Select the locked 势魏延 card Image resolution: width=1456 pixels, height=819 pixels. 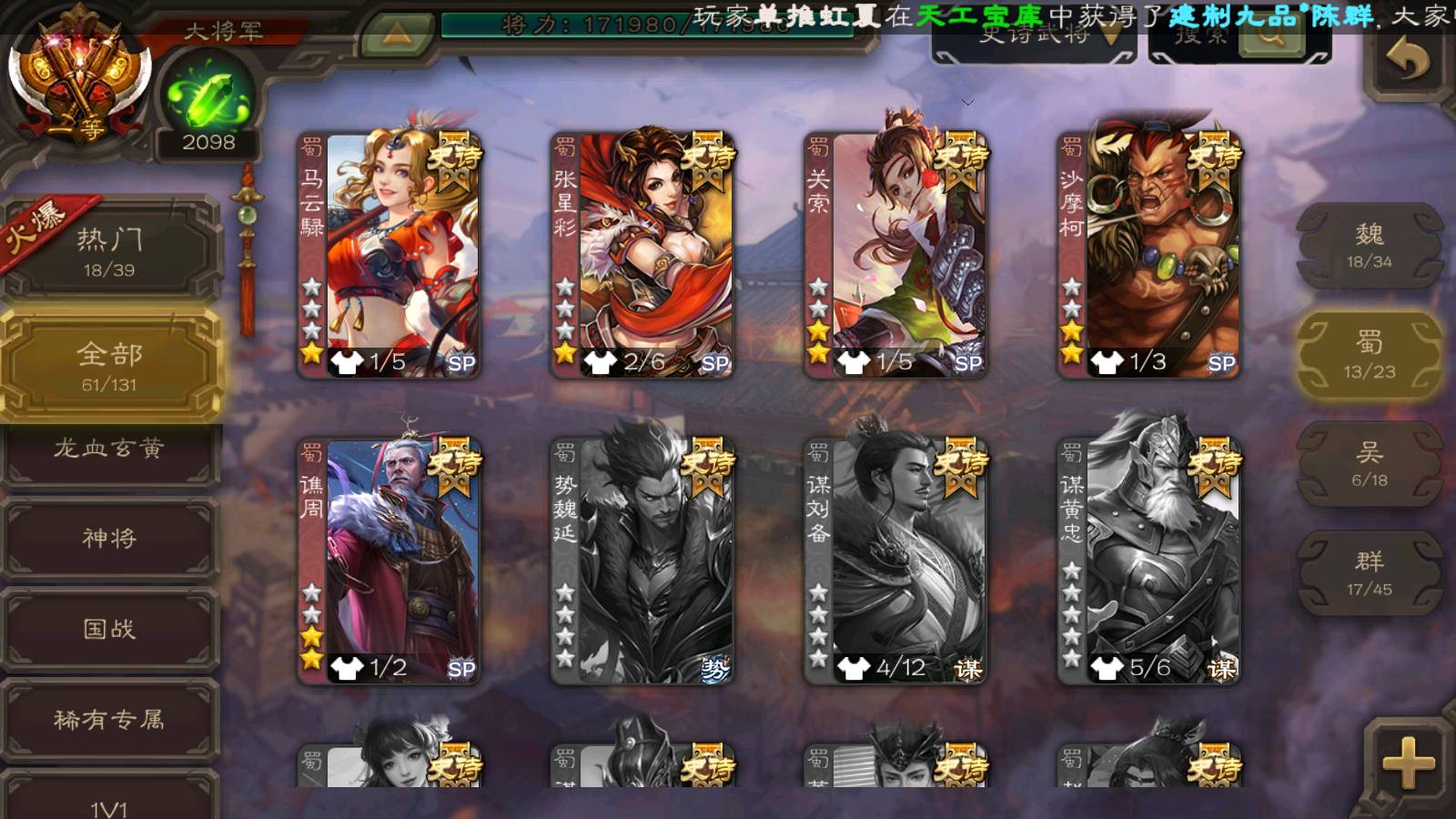(642, 561)
